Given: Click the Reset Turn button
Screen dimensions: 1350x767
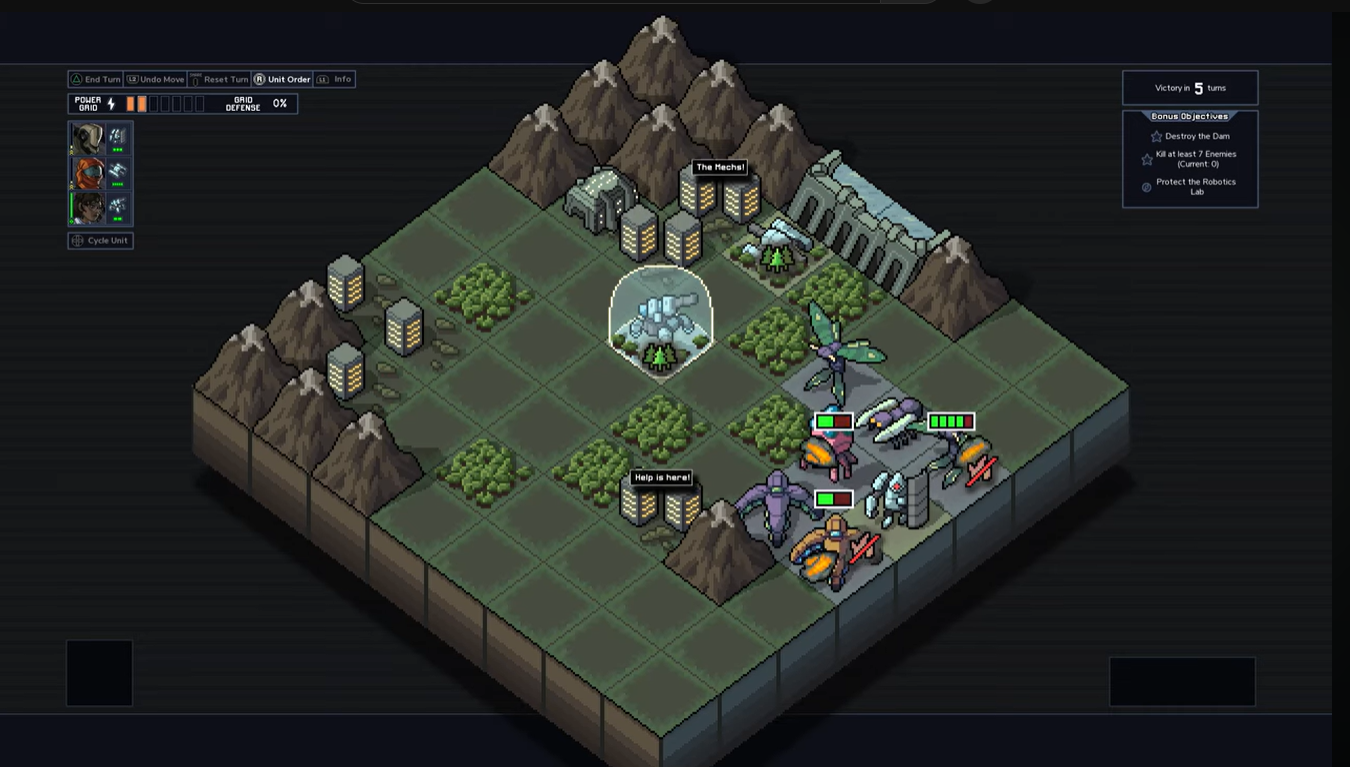Looking at the screenshot, I should click(x=219, y=79).
